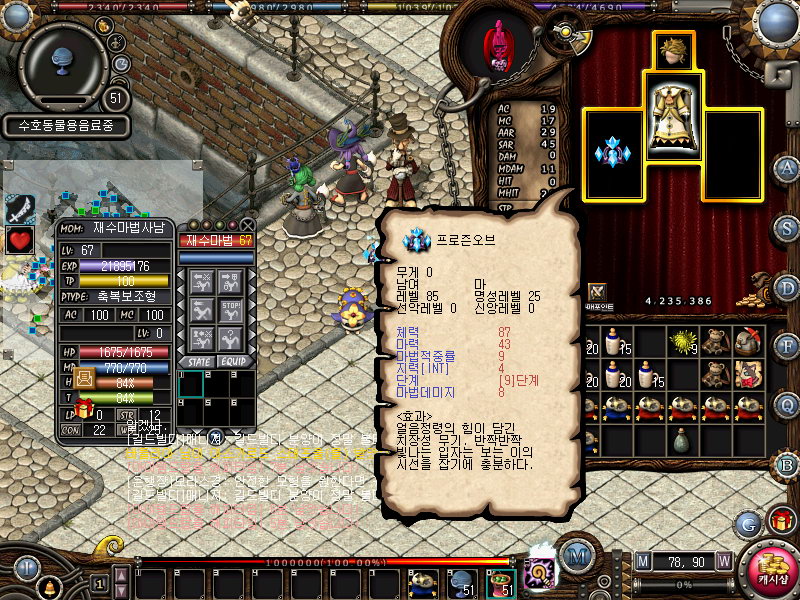
Task: Click the round M button on bottom bar
Action: tap(576, 555)
